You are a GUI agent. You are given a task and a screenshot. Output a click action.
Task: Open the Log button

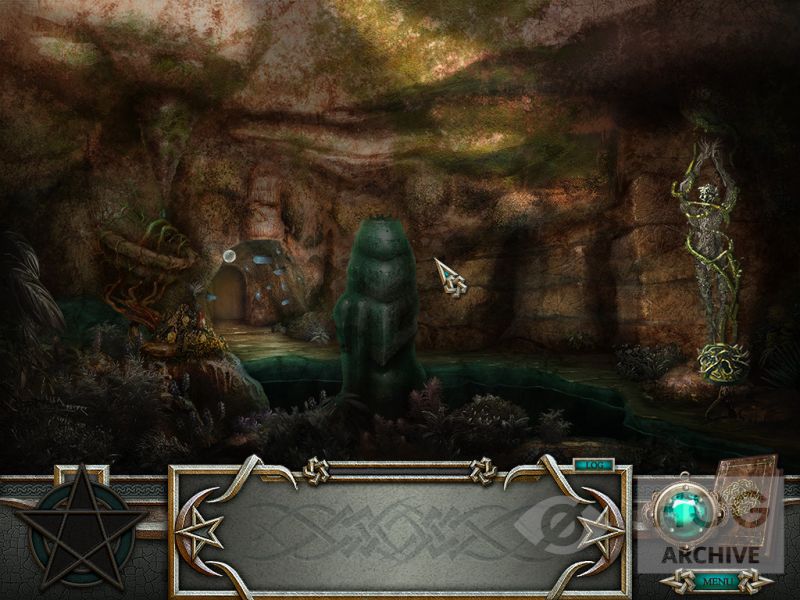[593, 464]
